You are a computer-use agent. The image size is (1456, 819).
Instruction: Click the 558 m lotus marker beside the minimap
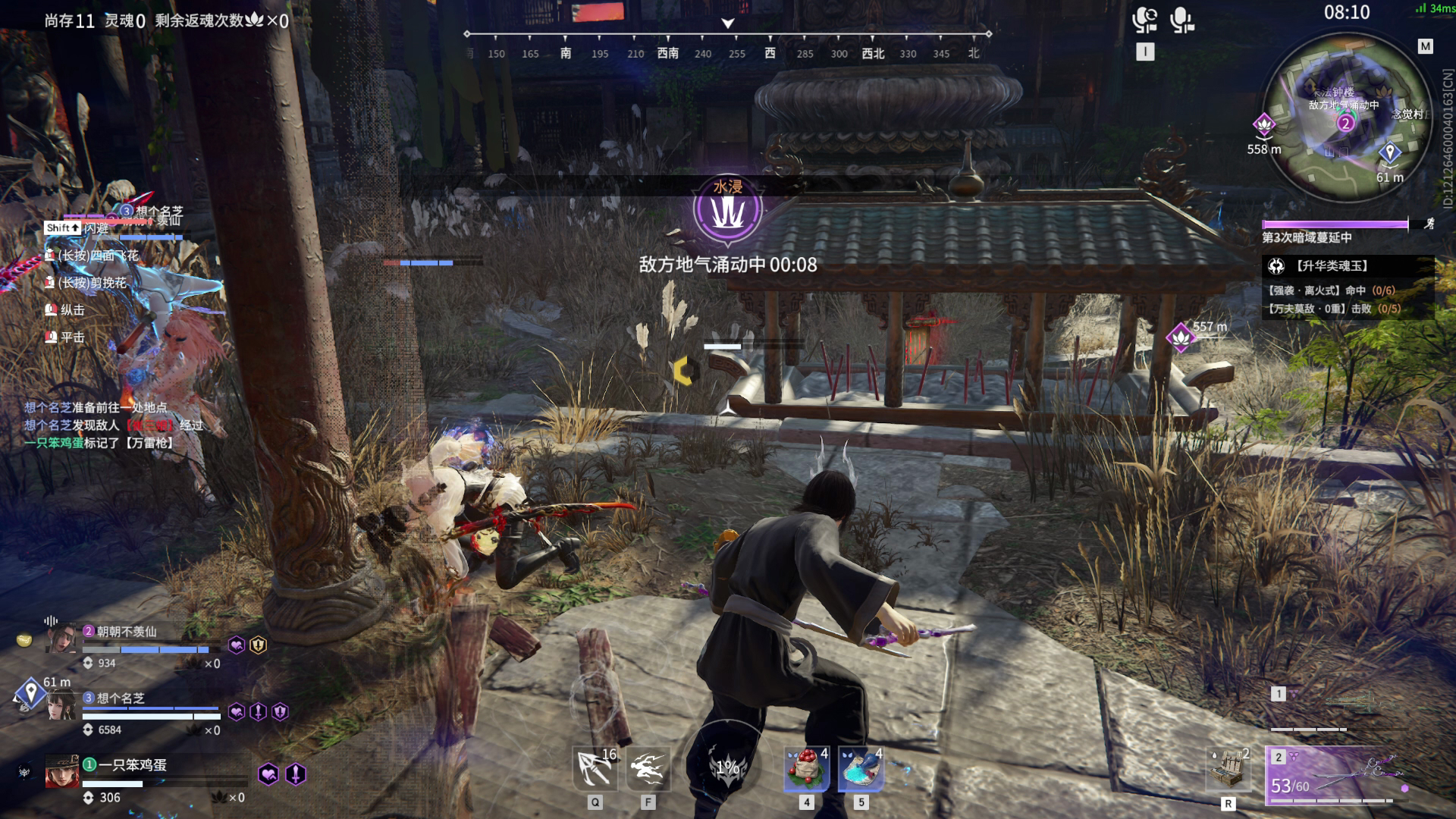click(x=1263, y=125)
